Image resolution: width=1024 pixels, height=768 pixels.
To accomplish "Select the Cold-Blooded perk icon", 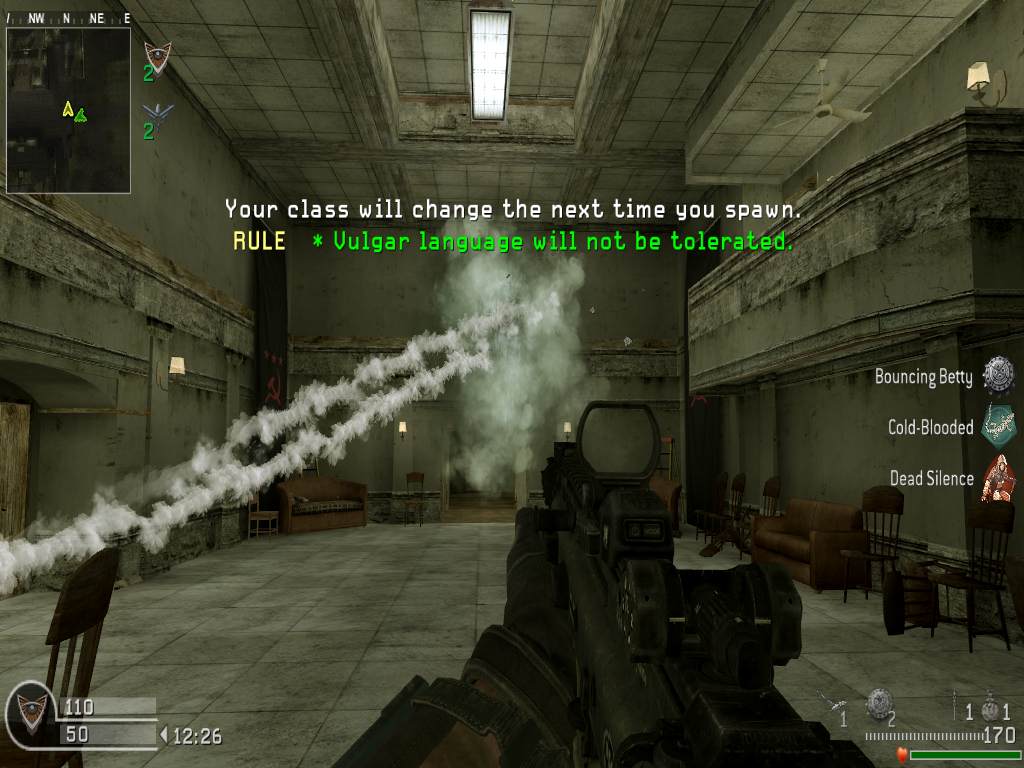I will 997,425.
